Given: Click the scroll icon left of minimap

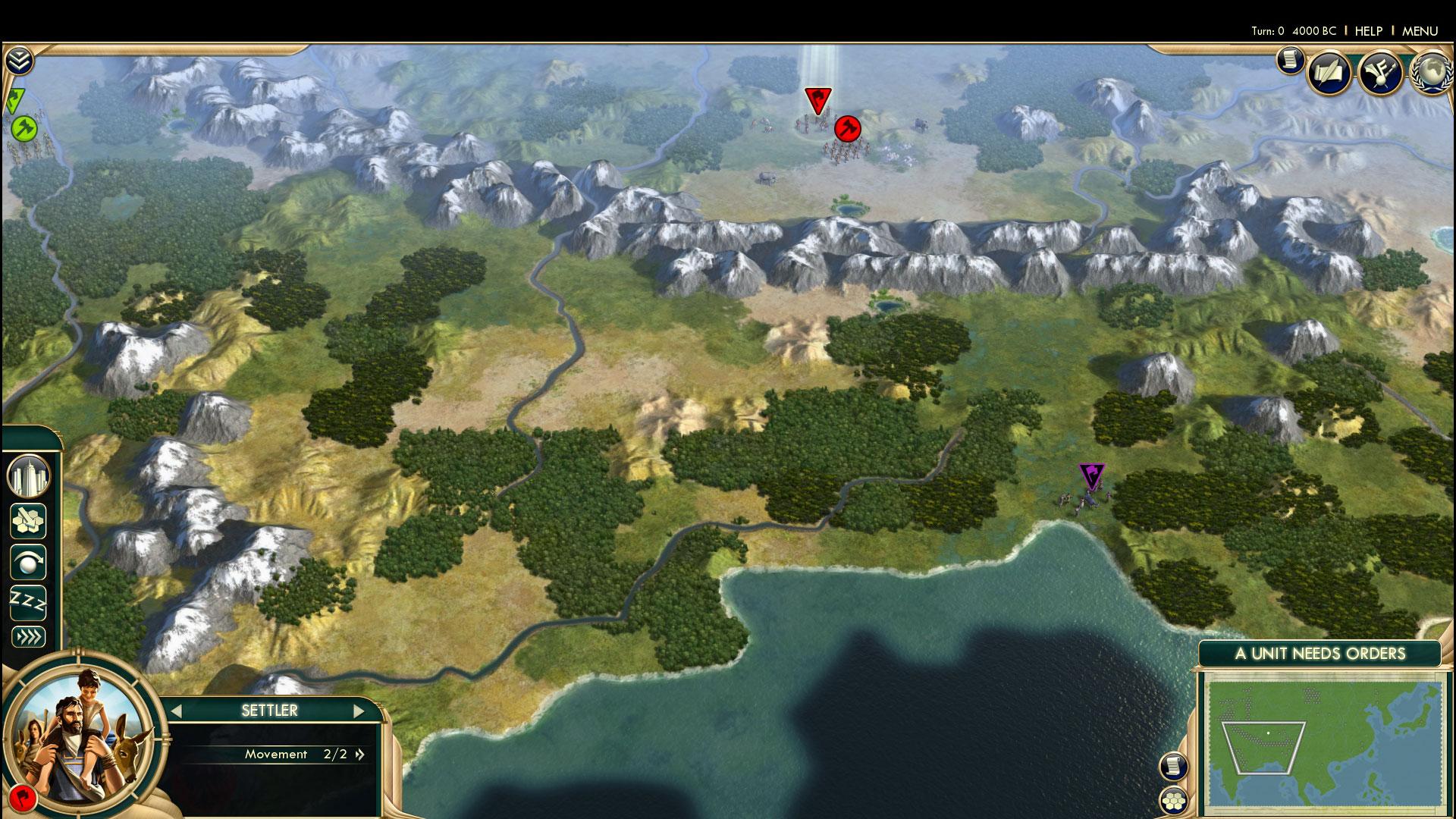Looking at the screenshot, I should pyautogui.click(x=1173, y=766).
